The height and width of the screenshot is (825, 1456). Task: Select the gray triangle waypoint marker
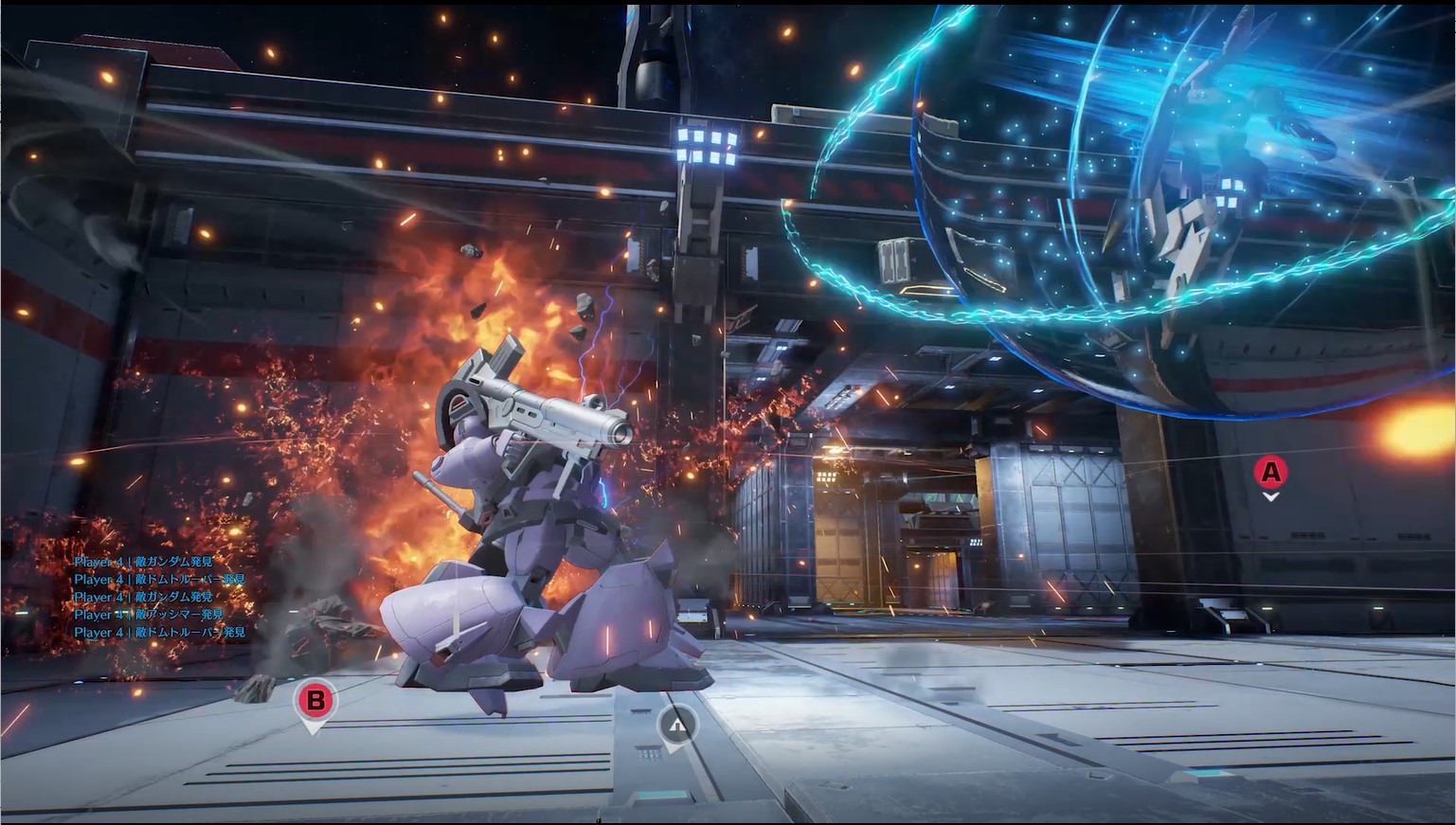point(676,726)
